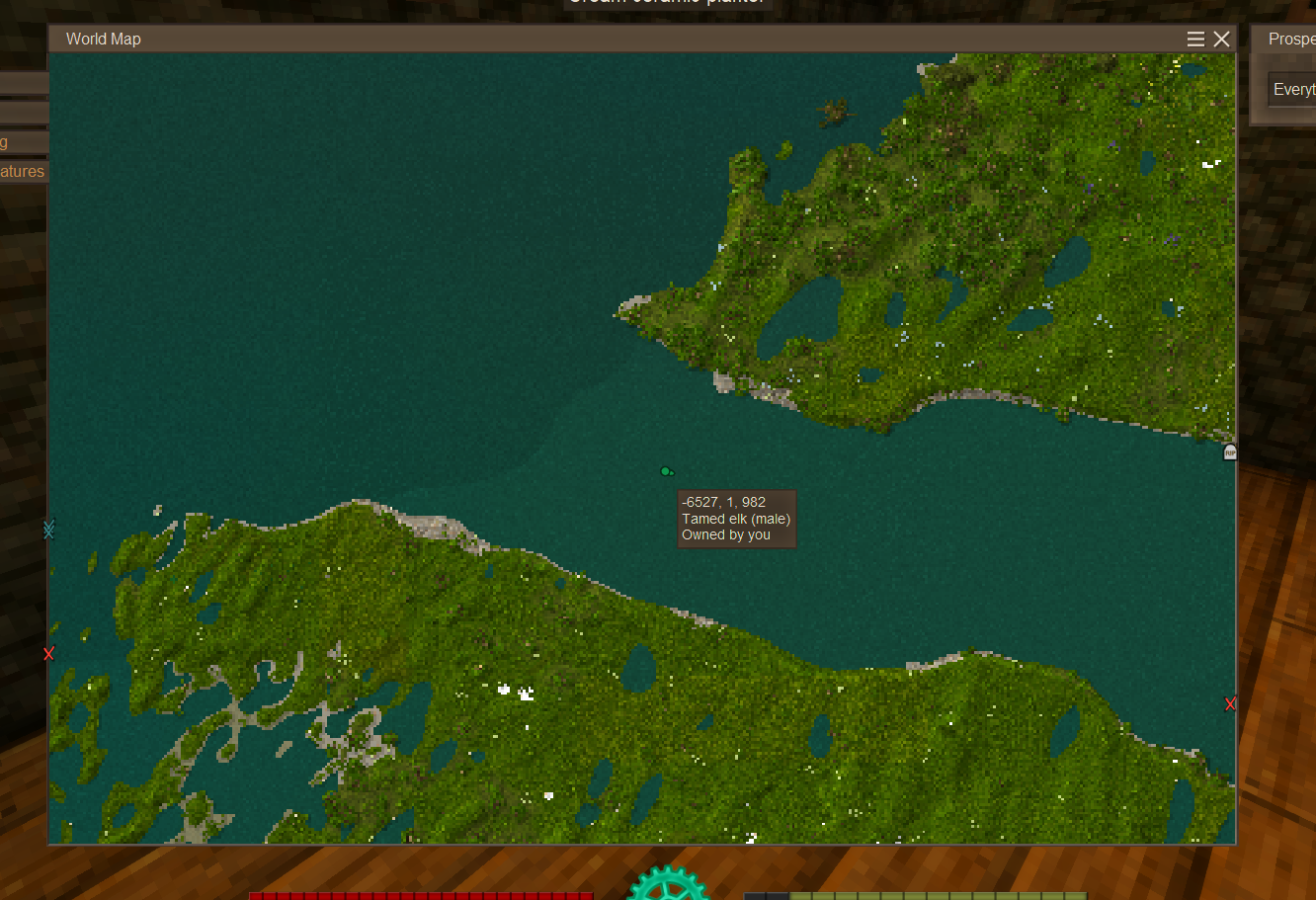This screenshot has width=1316, height=900.
Task: Open the World Map hamburger menu
Action: coord(1195,39)
